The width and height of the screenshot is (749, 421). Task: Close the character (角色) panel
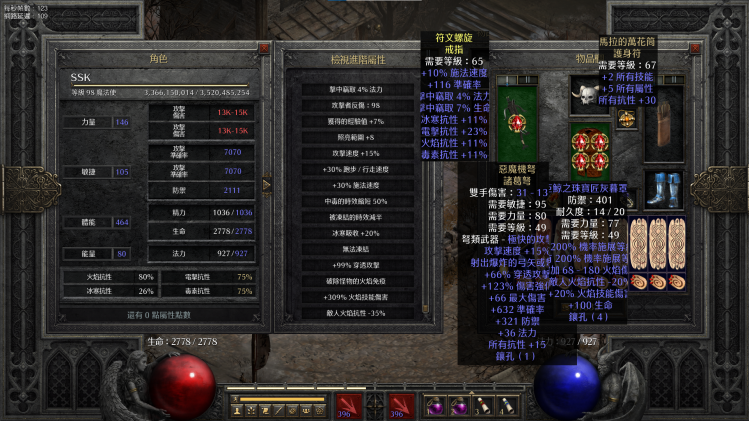(x=264, y=48)
